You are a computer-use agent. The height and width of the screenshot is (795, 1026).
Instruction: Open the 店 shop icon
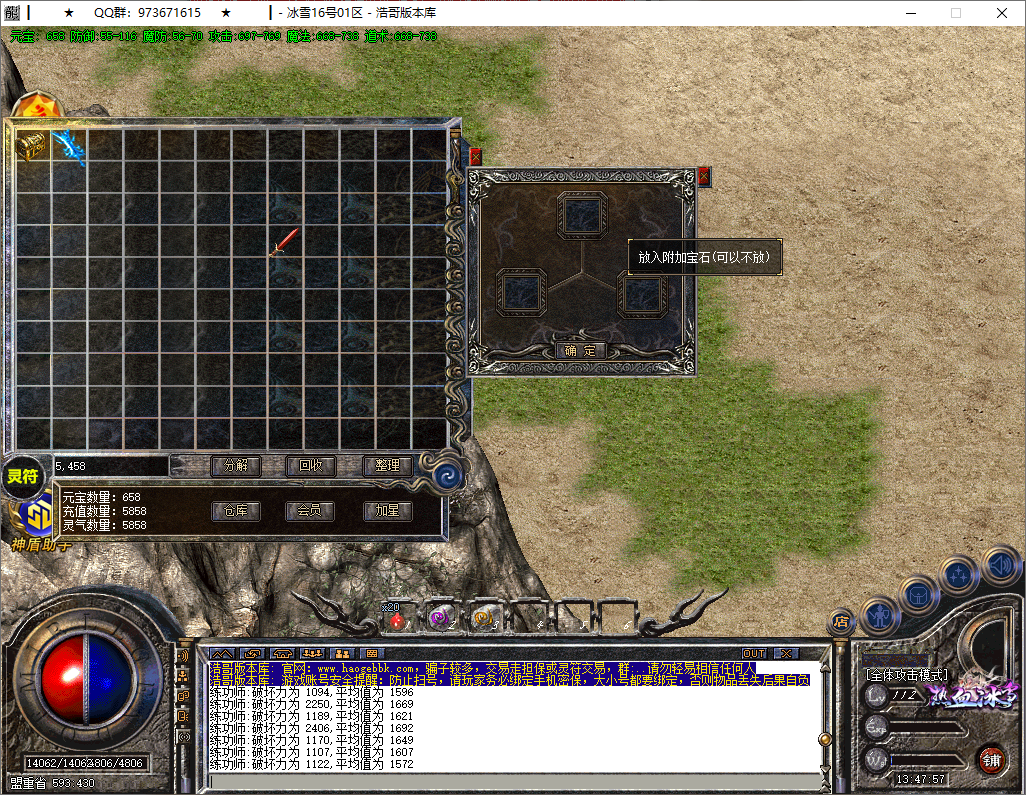pyautogui.click(x=841, y=622)
